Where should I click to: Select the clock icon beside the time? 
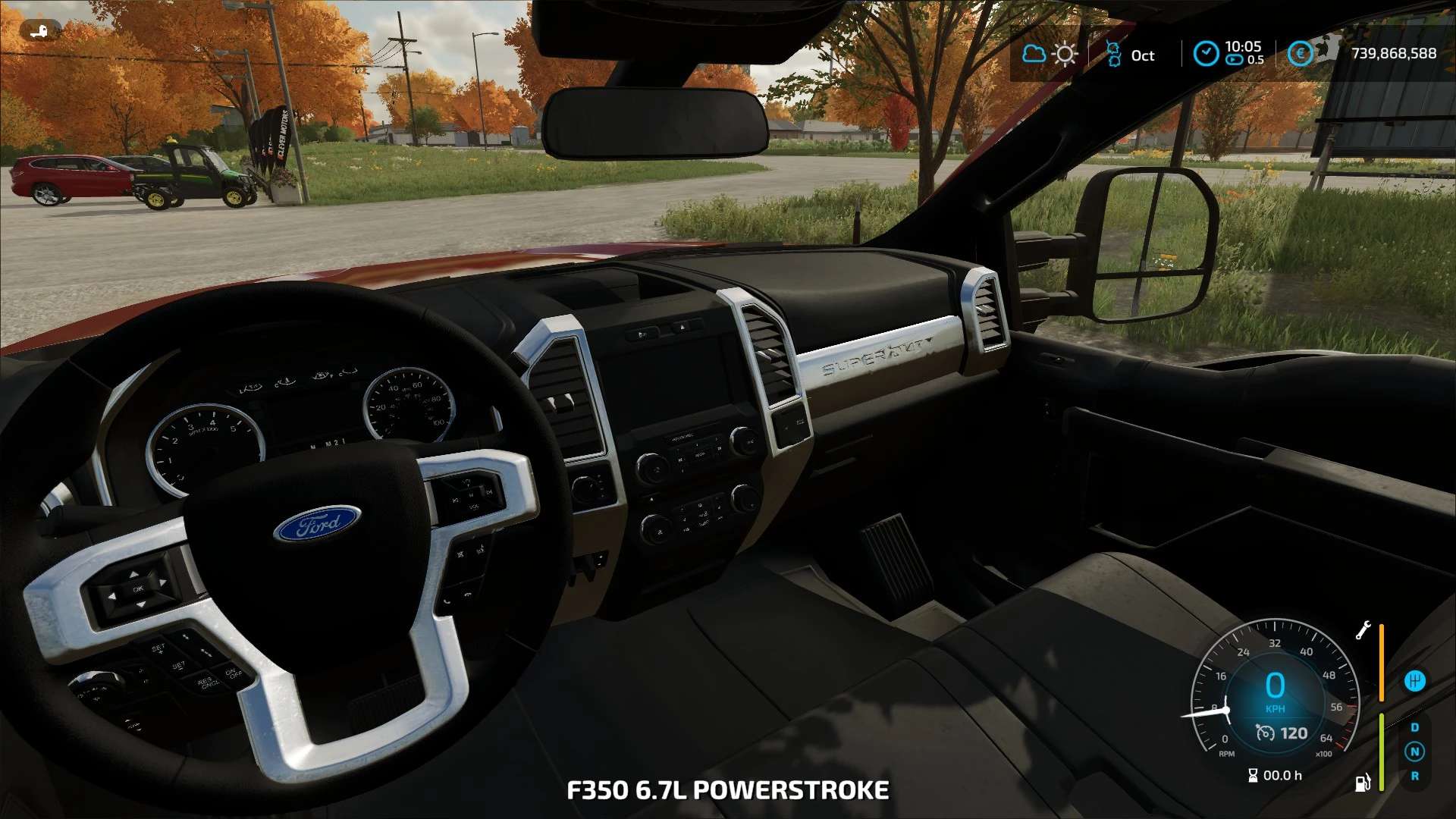click(1206, 54)
